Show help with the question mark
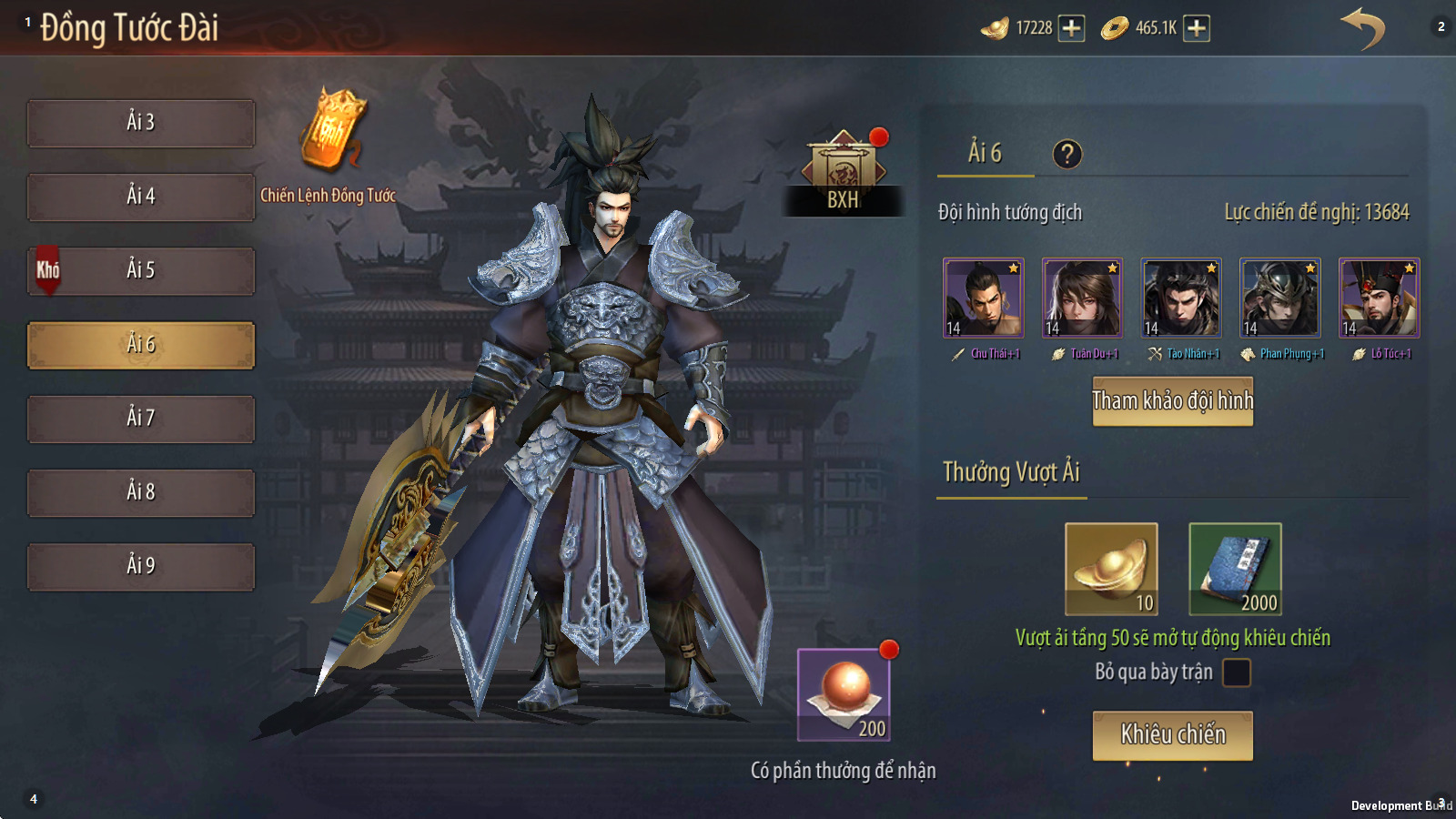1456x819 pixels. pos(1067,155)
